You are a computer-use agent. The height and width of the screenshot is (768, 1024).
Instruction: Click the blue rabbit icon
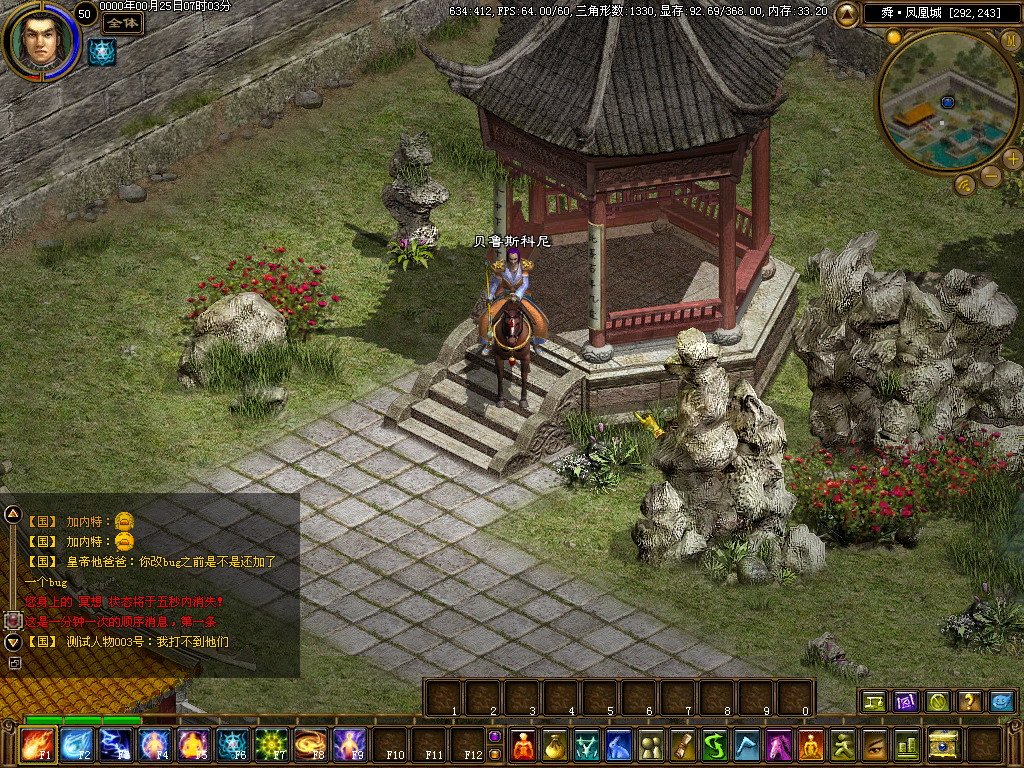pyautogui.click(x=620, y=745)
